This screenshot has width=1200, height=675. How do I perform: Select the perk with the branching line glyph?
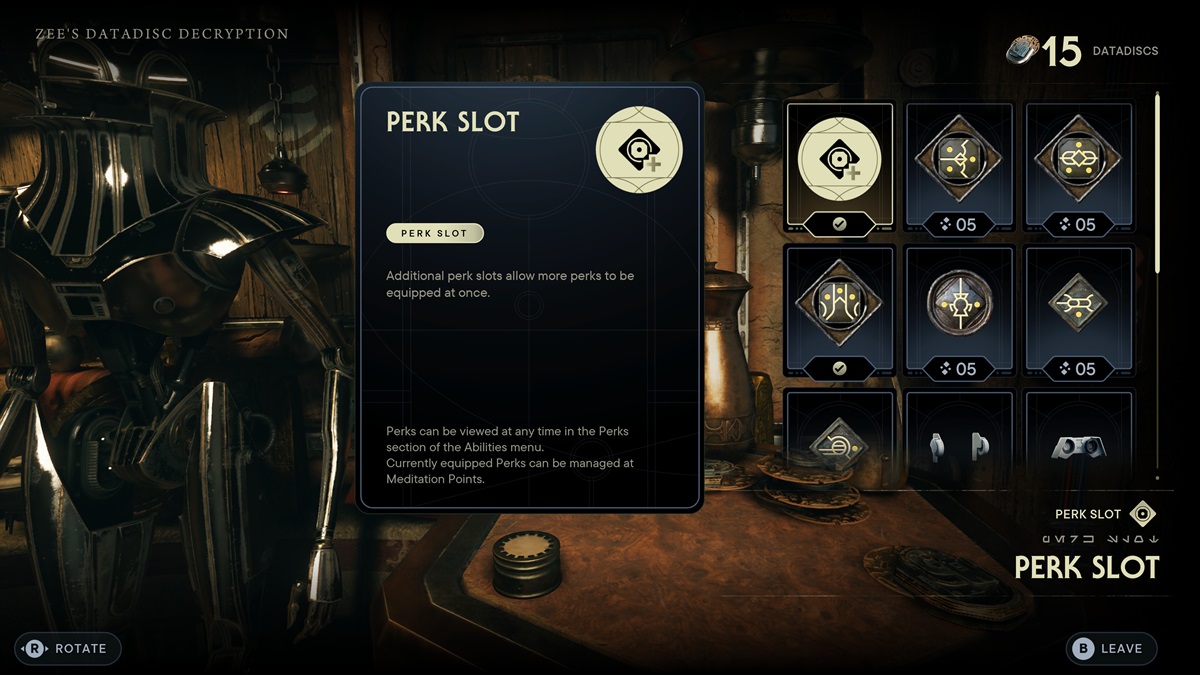coord(959,169)
